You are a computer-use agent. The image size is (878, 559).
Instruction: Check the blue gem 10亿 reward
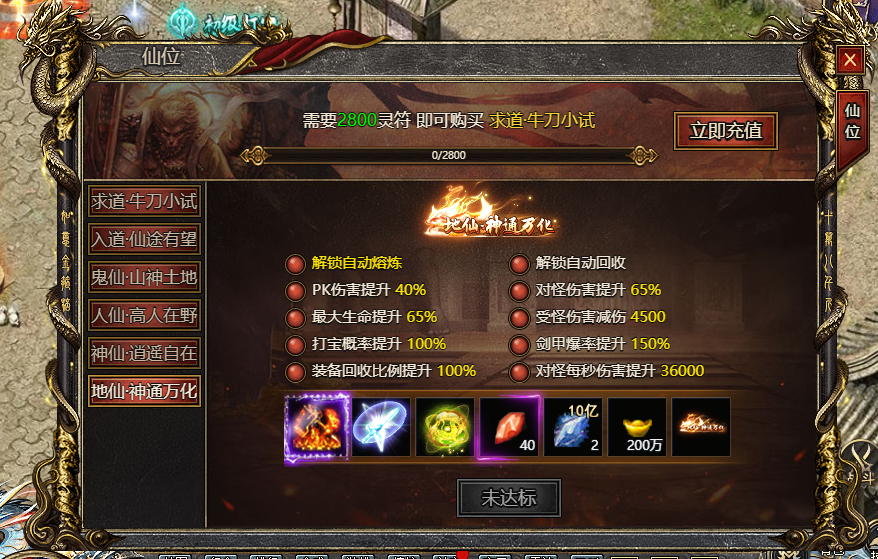573,427
